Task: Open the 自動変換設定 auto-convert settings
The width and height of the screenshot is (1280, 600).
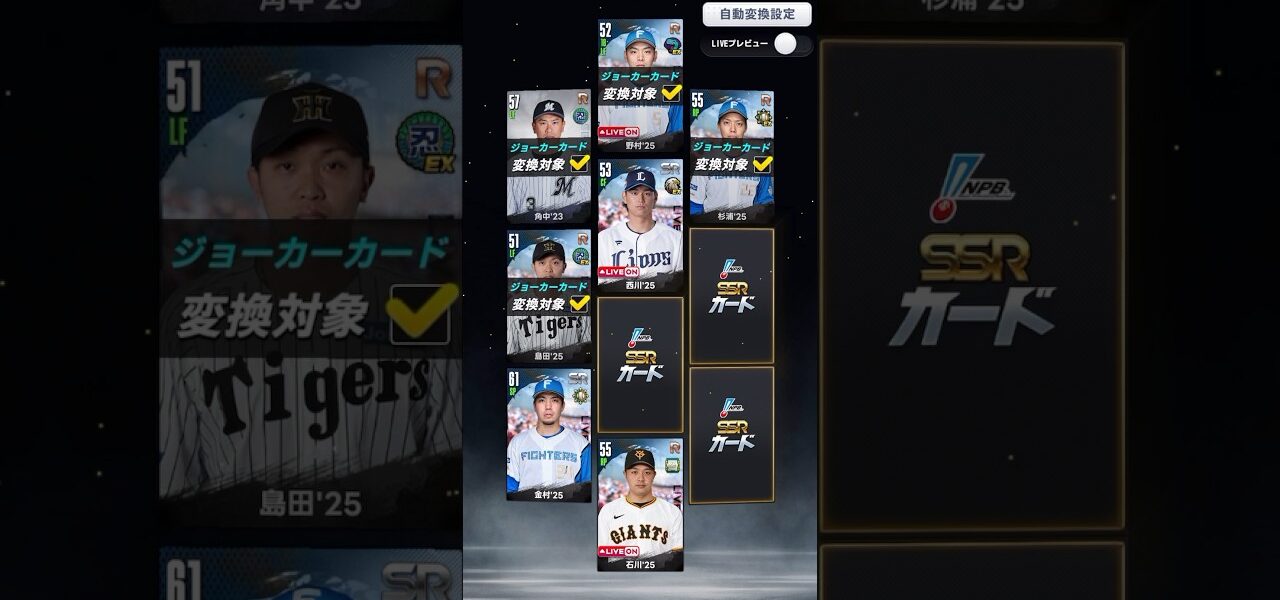Action: coord(757,15)
